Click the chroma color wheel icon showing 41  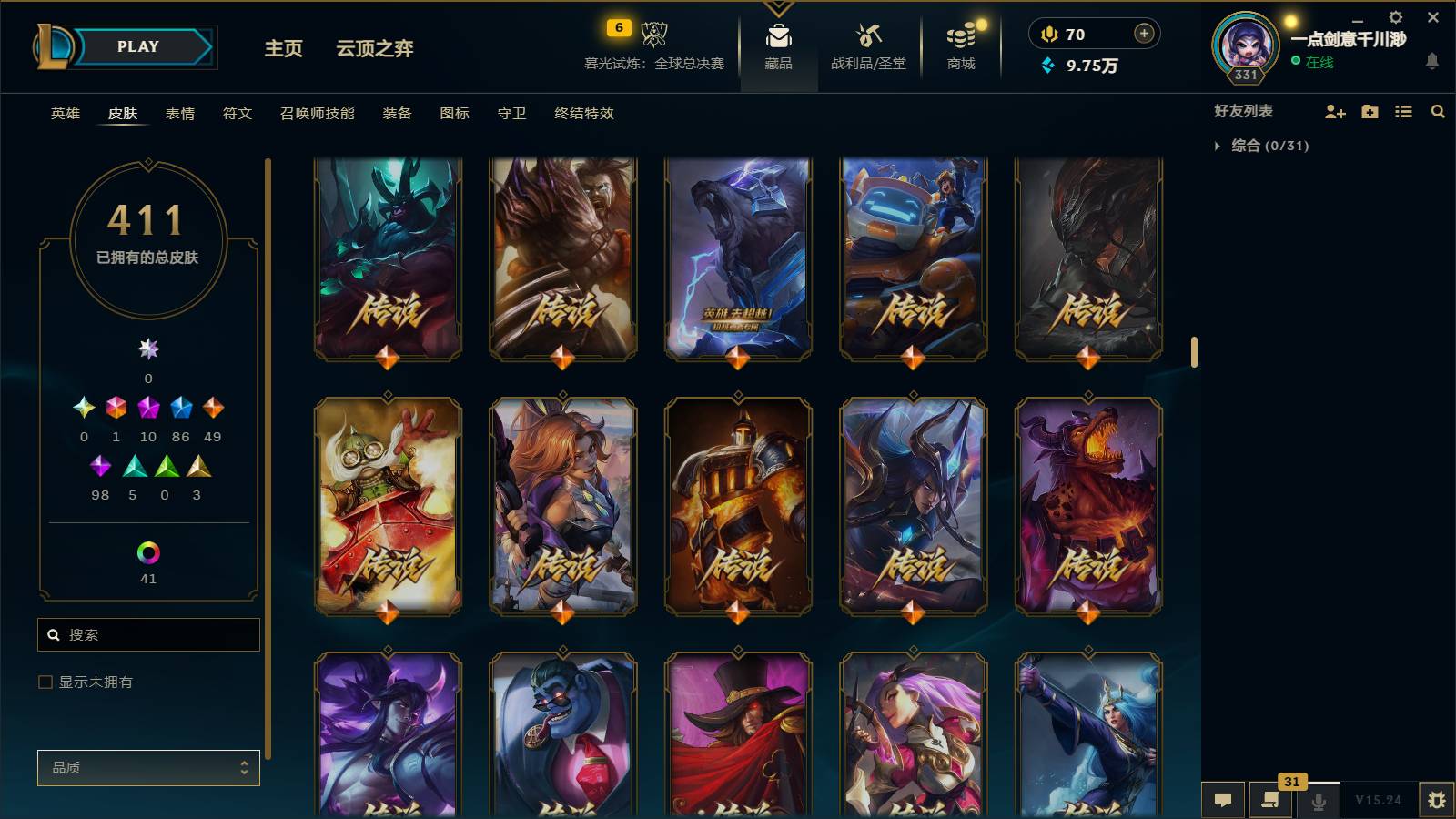click(x=148, y=550)
